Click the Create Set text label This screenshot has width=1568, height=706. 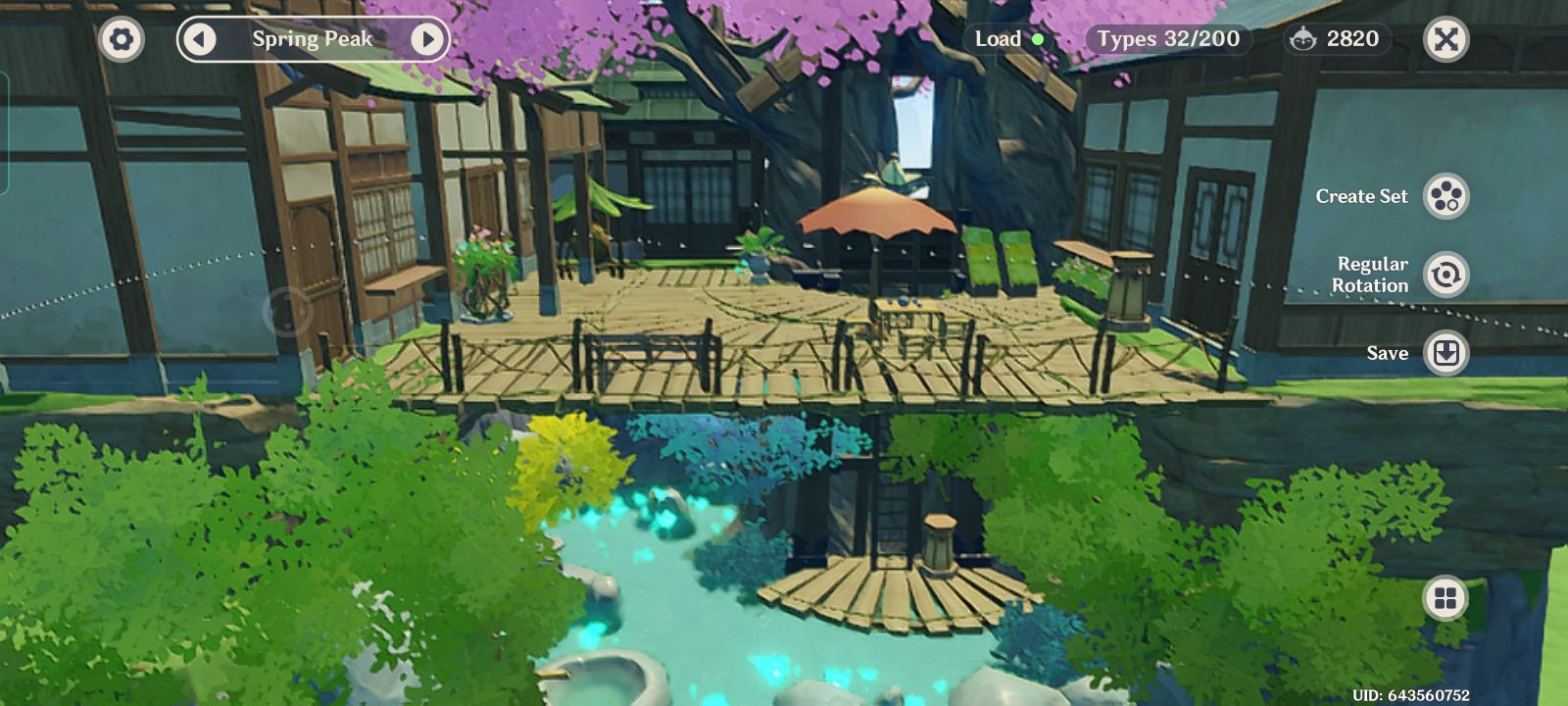[1363, 196]
